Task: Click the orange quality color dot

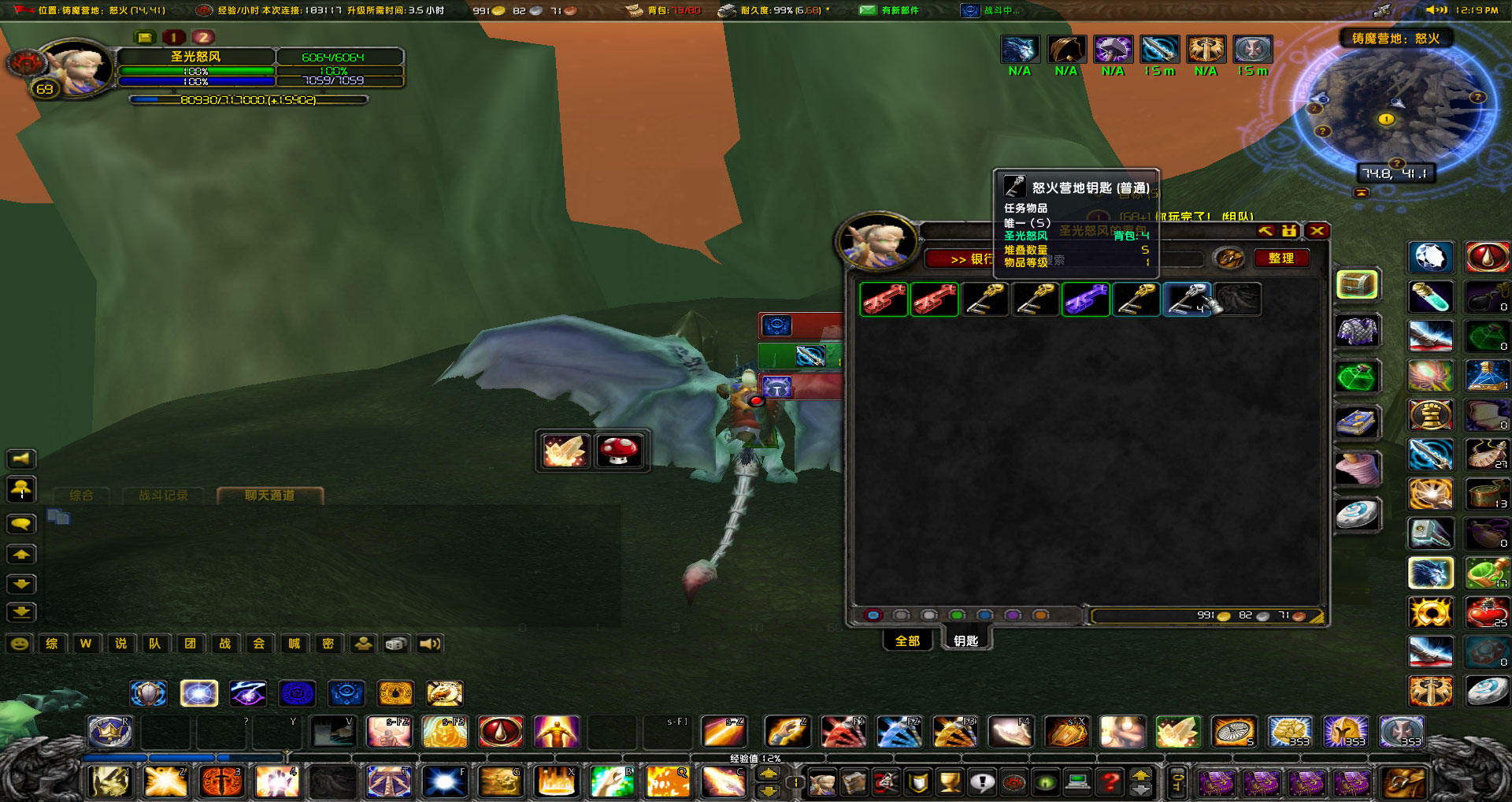Action: click(1040, 615)
